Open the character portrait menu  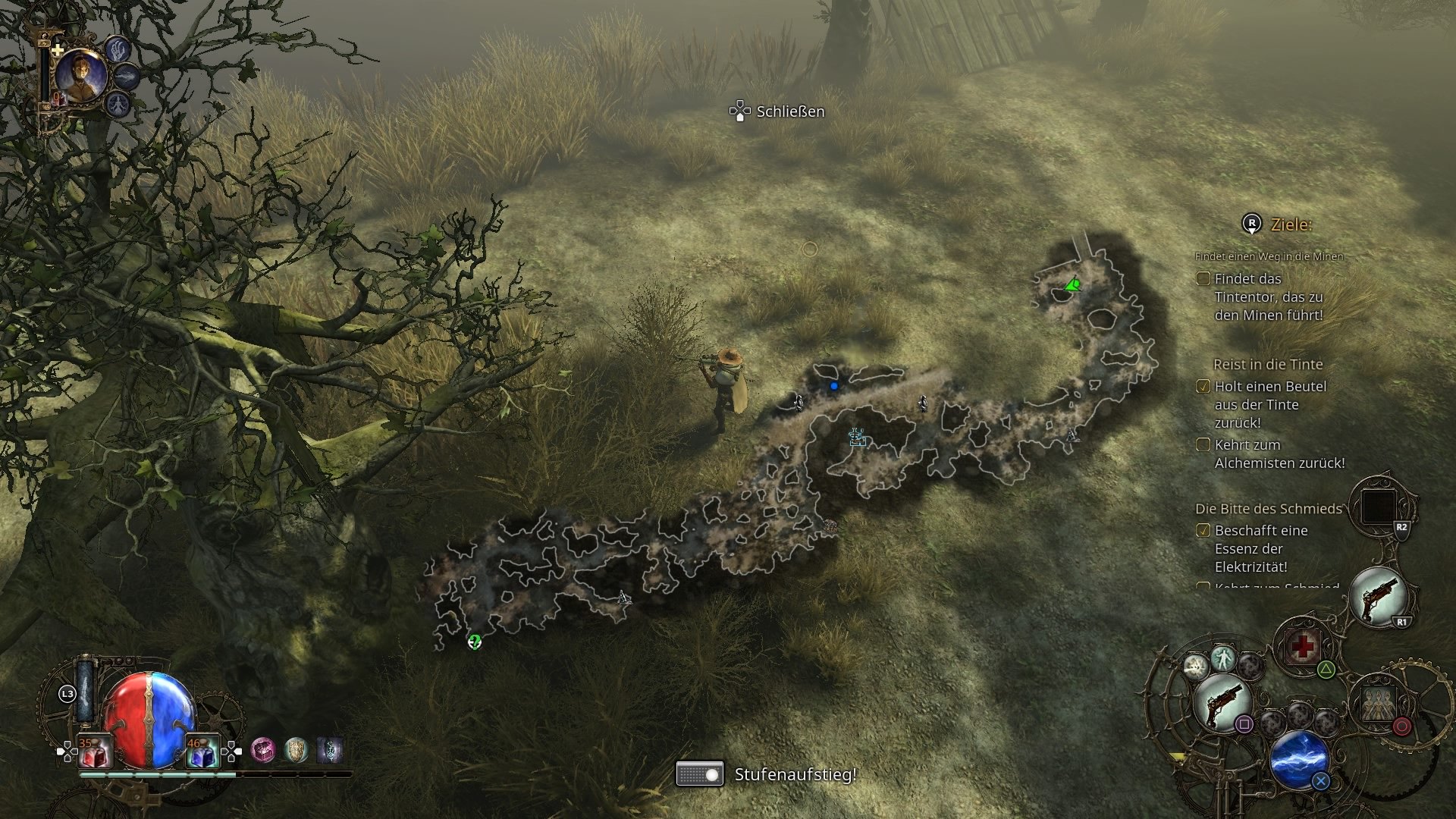(83, 76)
